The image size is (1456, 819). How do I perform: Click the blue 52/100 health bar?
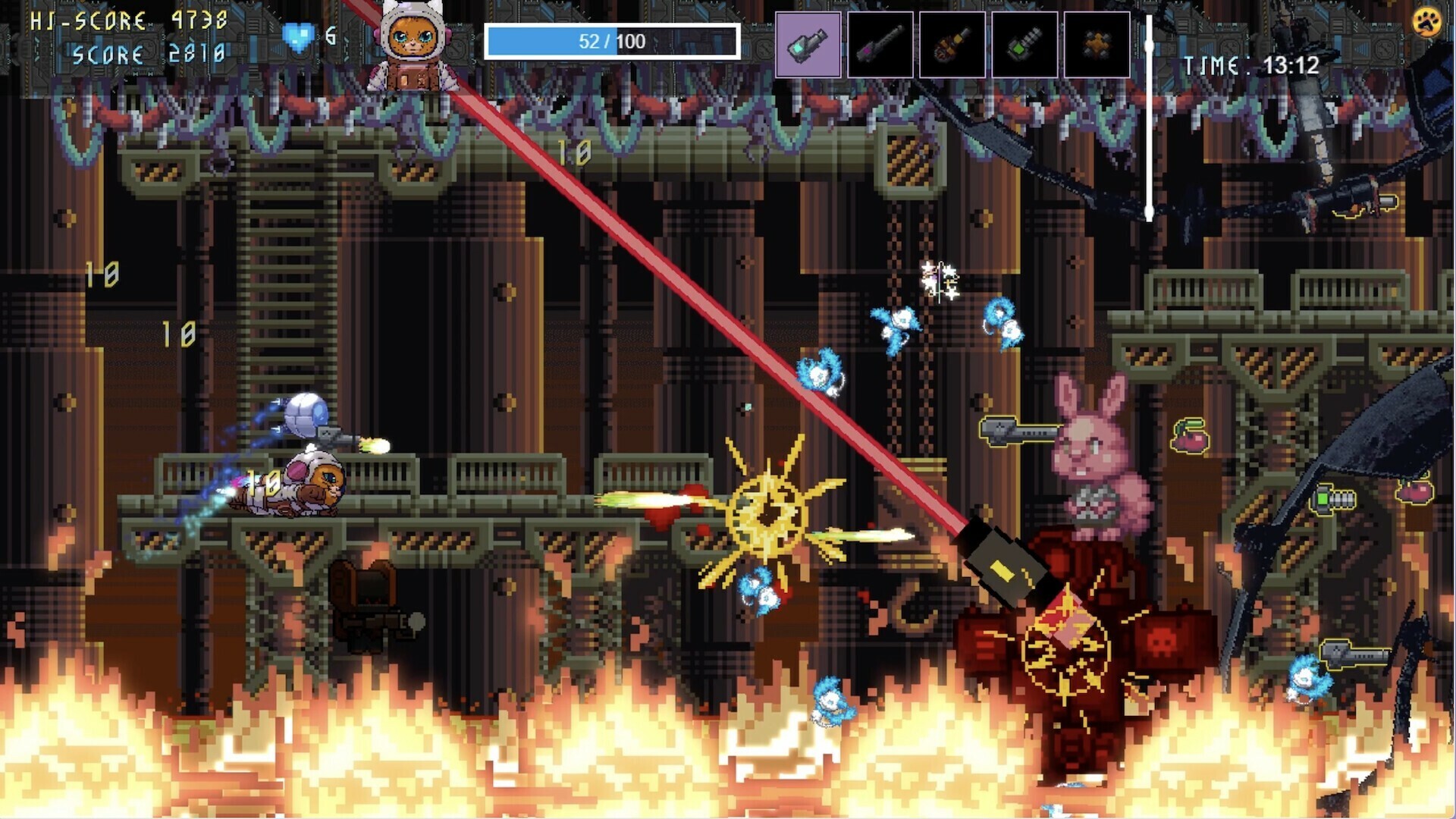point(614,42)
